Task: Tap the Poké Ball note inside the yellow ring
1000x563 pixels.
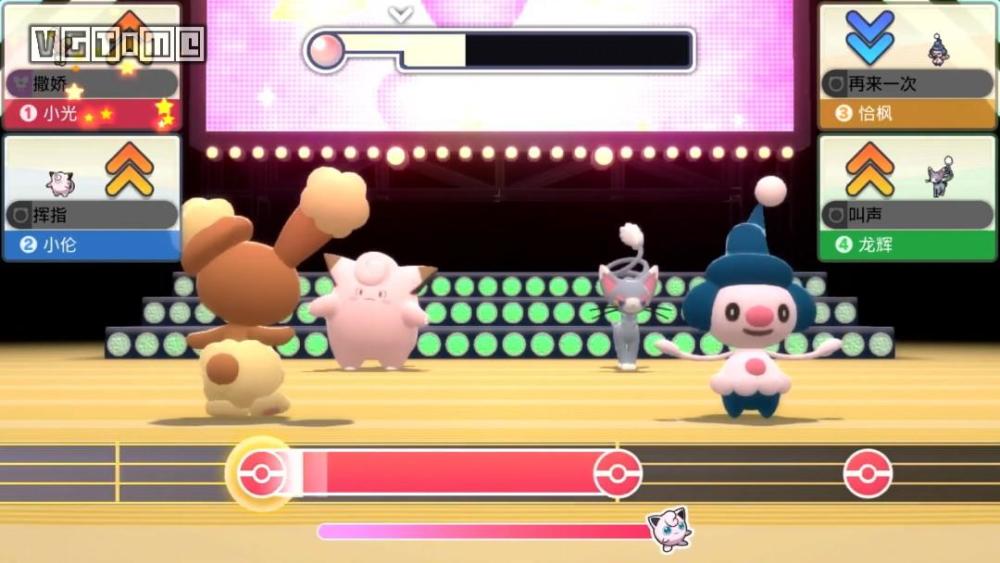Action: pyautogui.click(x=261, y=473)
